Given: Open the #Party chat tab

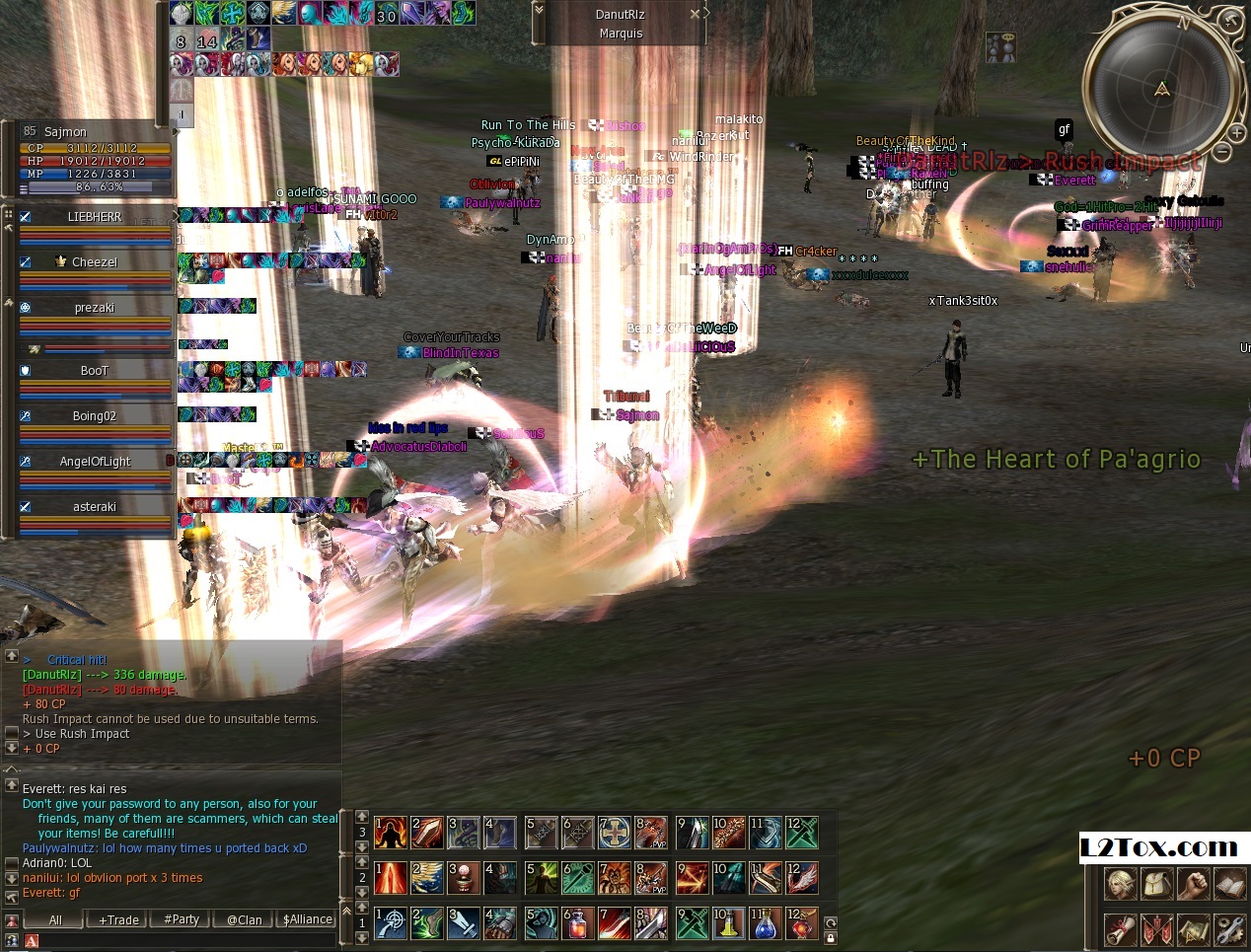Looking at the screenshot, I should tap(182, 919).
